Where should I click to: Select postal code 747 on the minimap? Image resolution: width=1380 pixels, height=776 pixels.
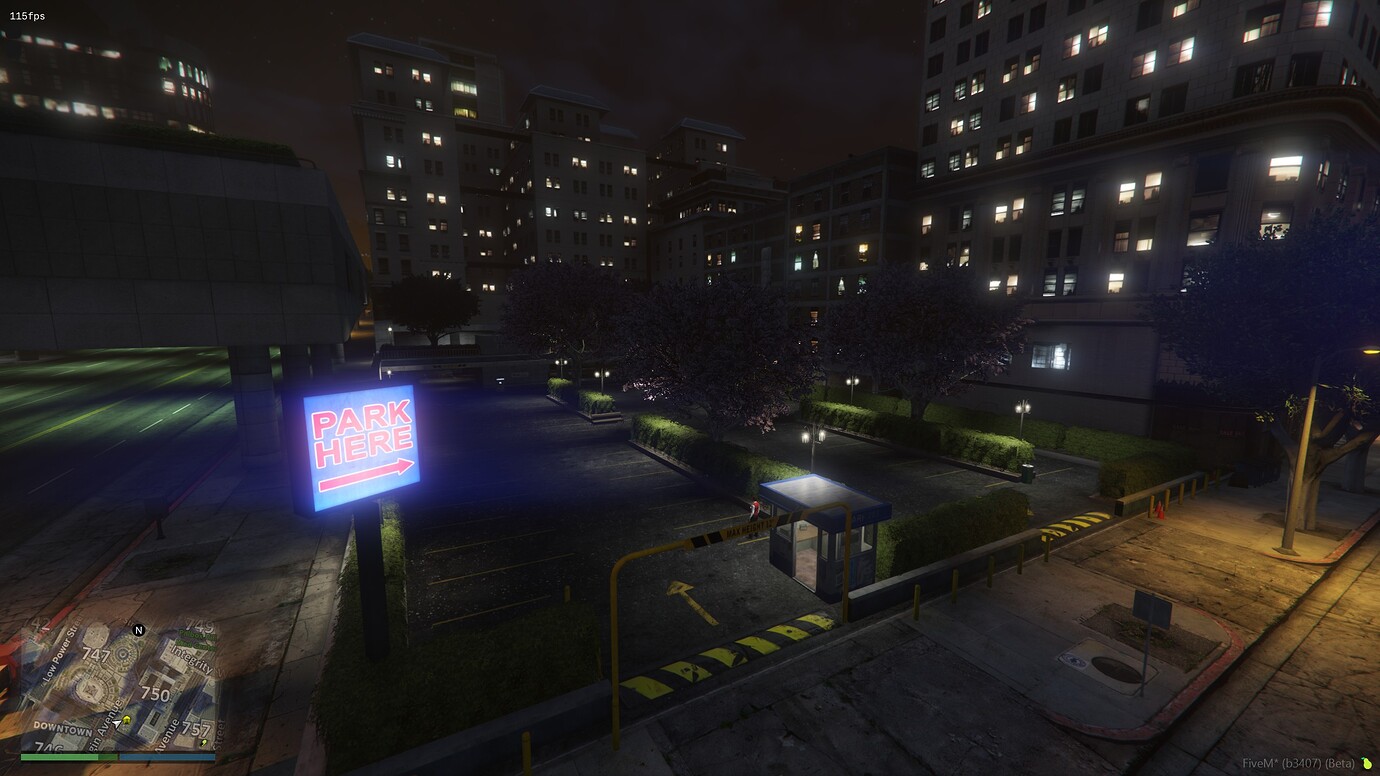tap(97, 654)
